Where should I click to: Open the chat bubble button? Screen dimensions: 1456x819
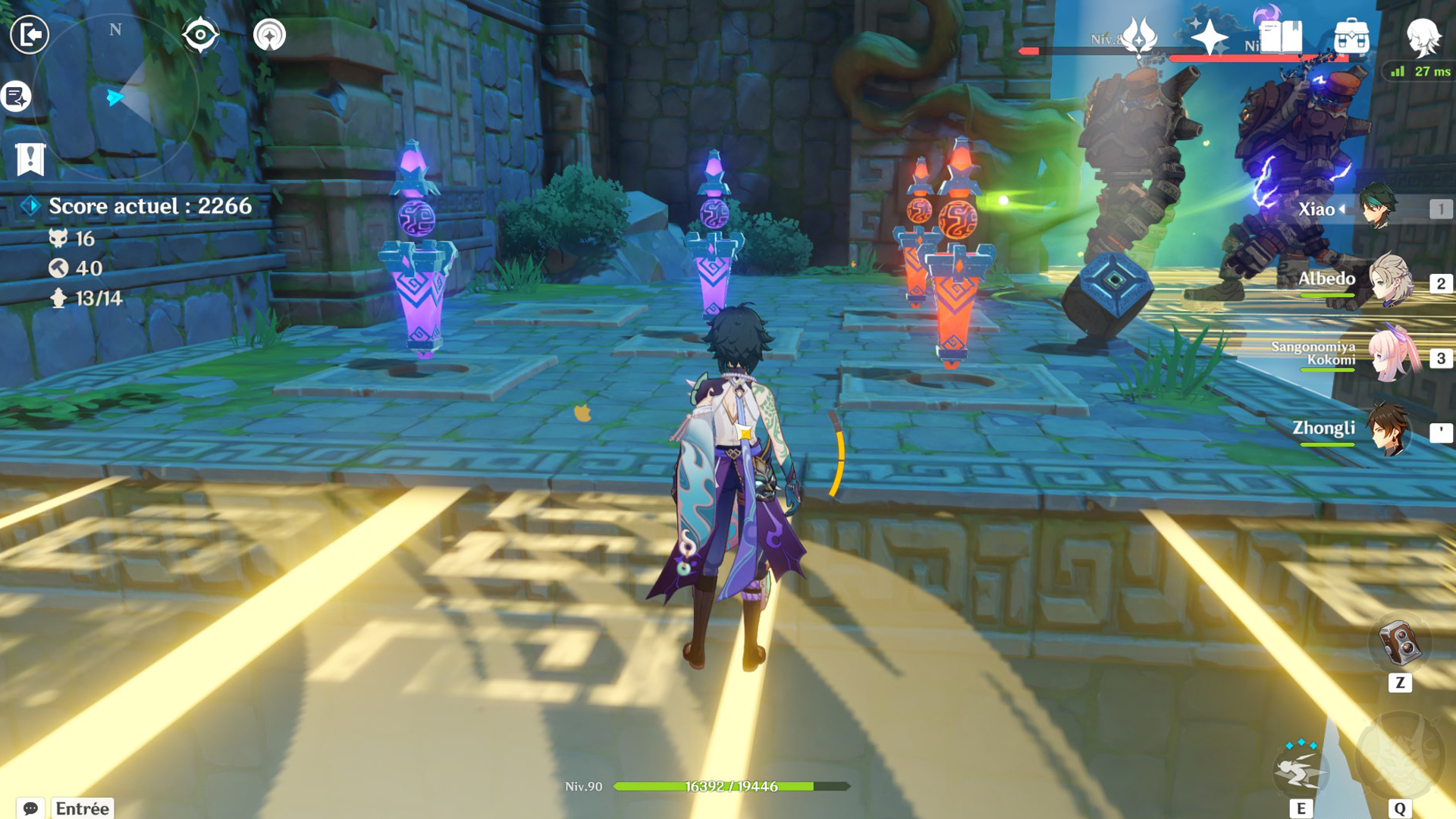click(x=30, y=808)
